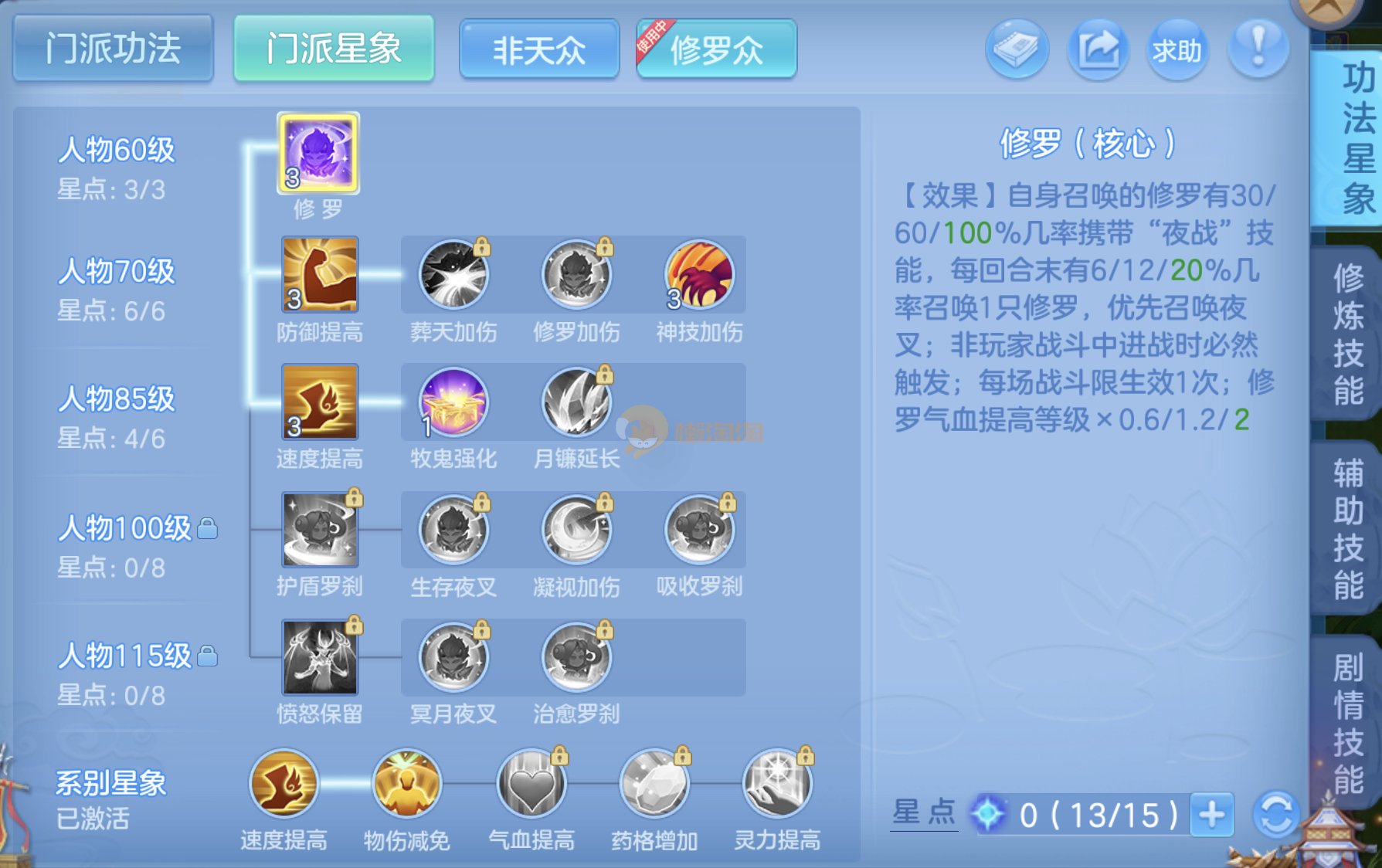
Task: Click the locked 护盾罗刹 node
Action: [319, 530]
